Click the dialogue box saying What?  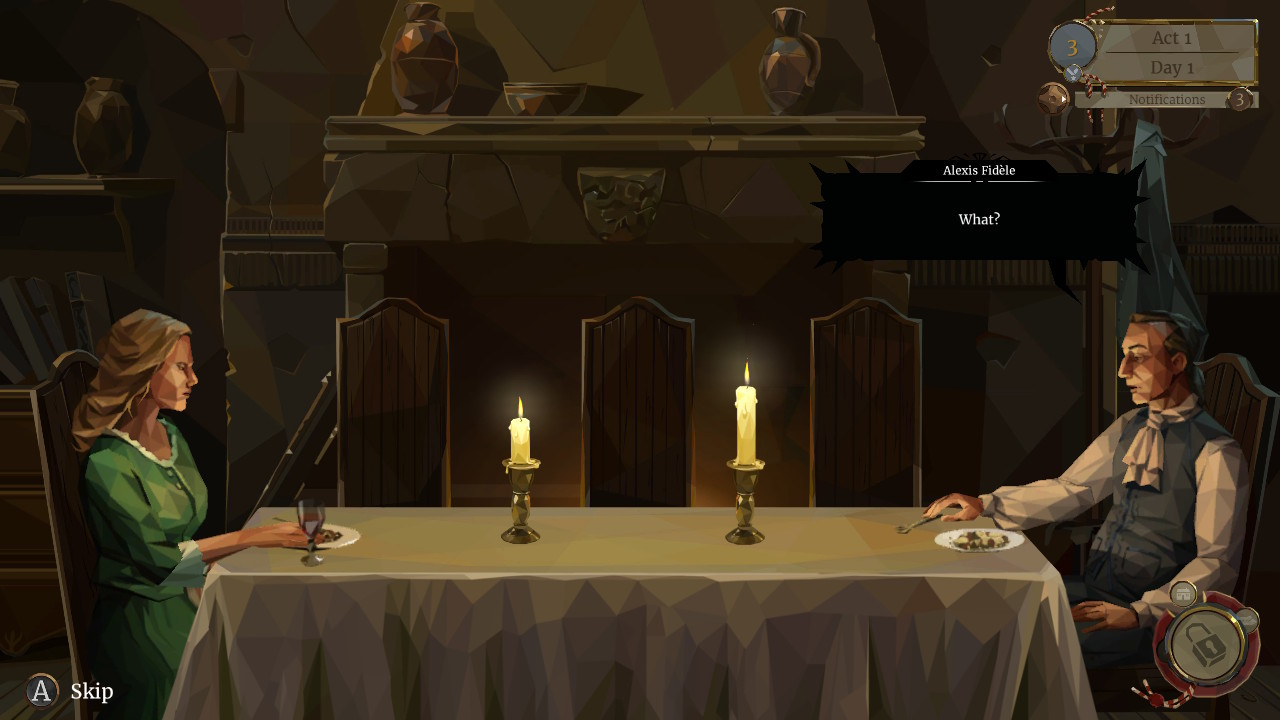click(978, 219)
